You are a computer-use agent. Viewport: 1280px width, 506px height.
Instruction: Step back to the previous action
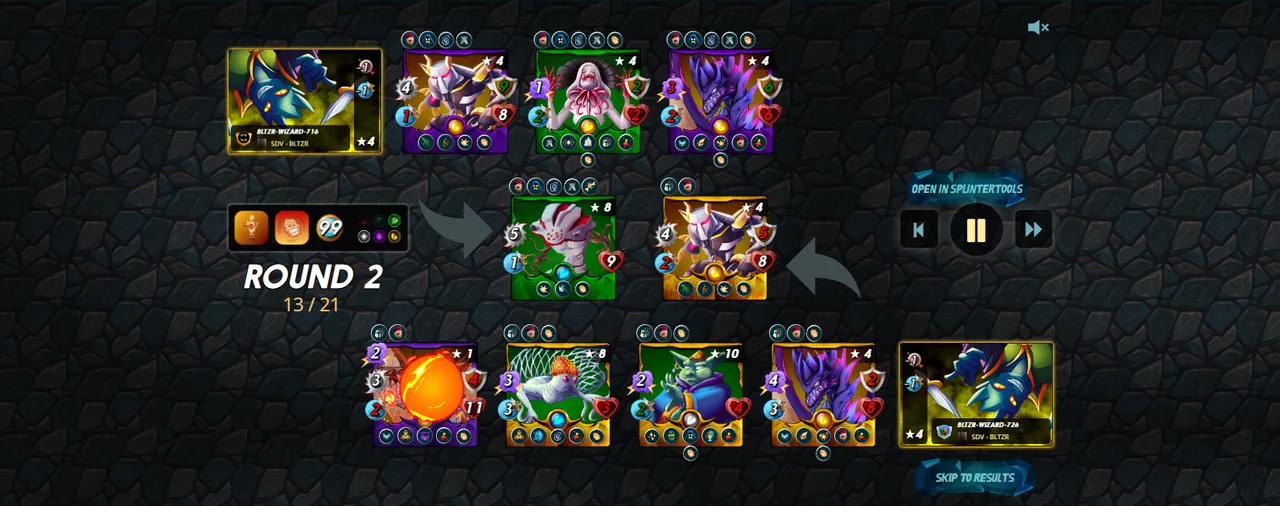pyautogui.click(x=918, y=229)
